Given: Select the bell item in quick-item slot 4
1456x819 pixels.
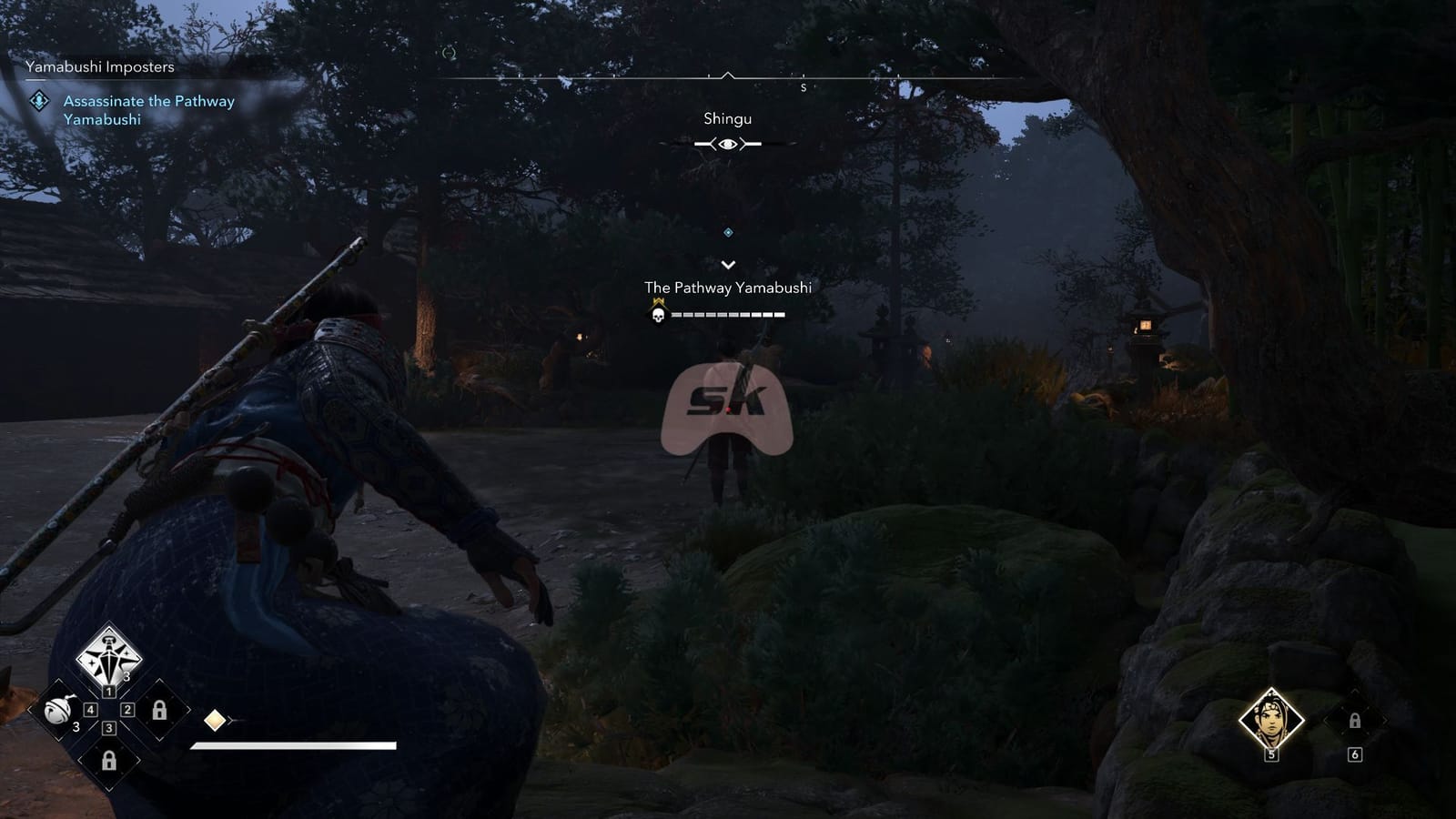Looking at the screenshot, I should pyautogui.click(x=62, y=711).
